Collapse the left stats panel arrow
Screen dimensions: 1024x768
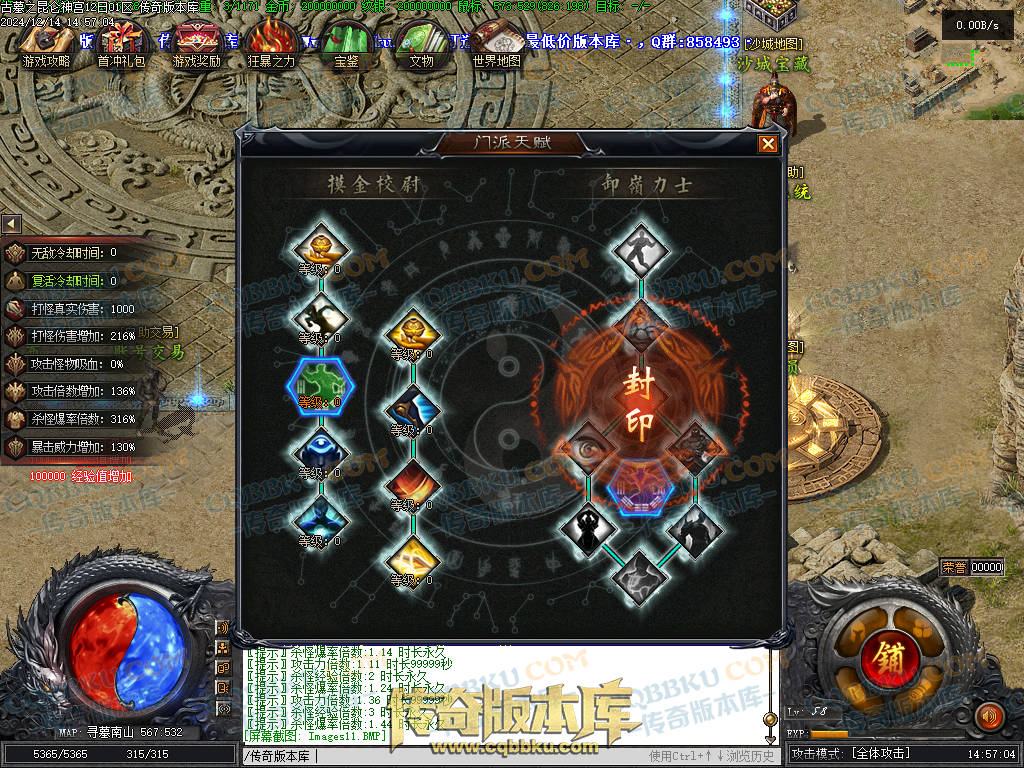click(10, 223)
